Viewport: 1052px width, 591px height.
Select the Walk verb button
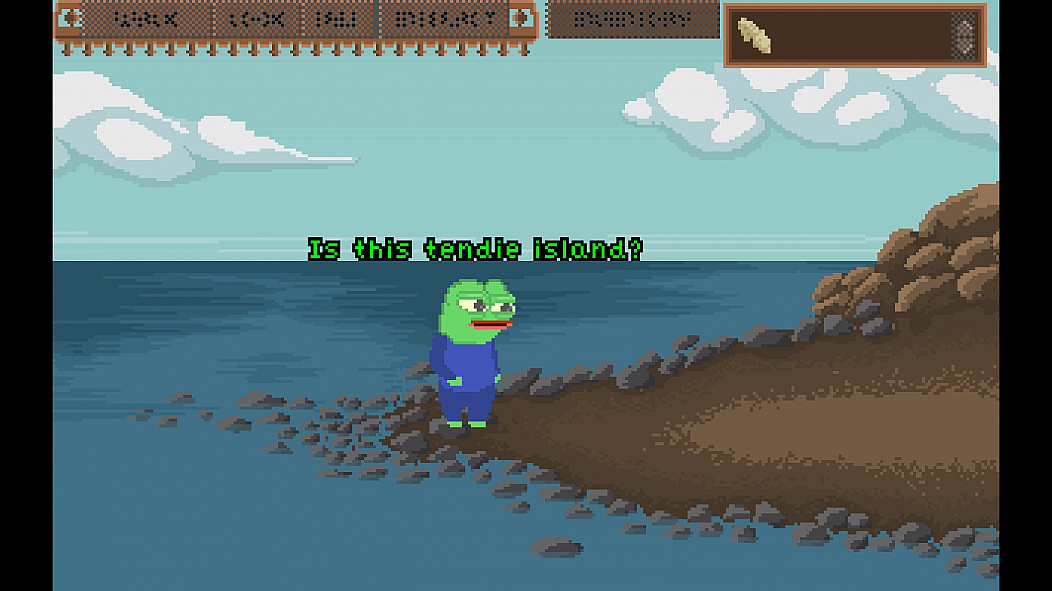click(x=146, y=19)
